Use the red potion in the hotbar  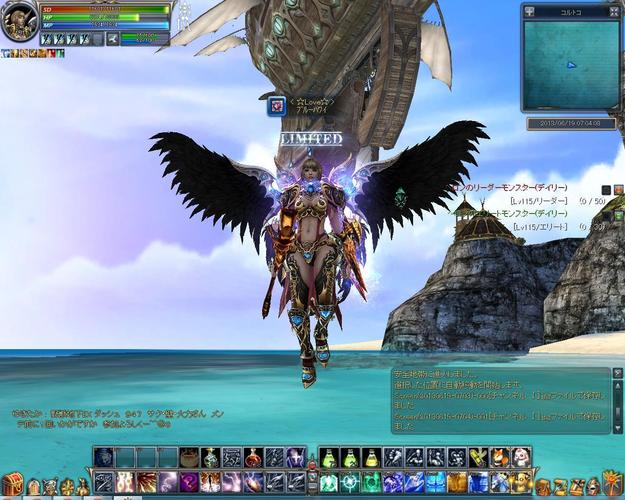point(254,457)
